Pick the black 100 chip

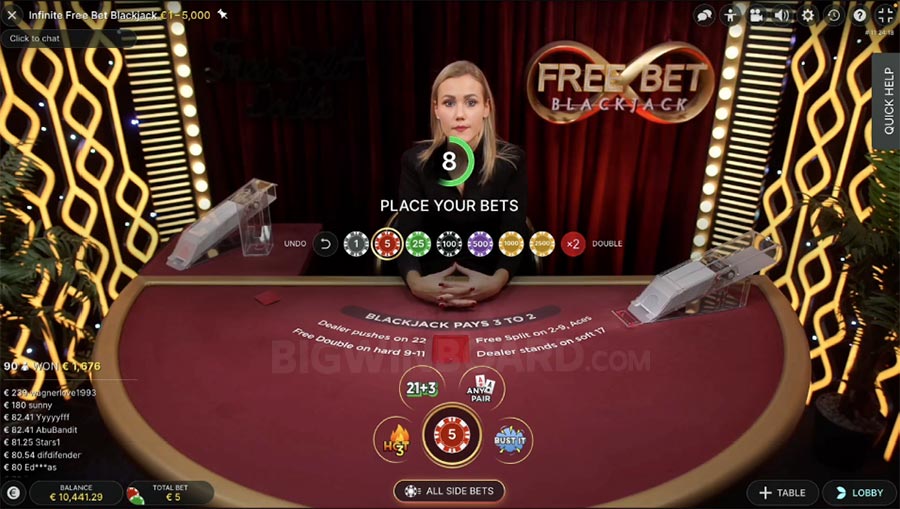tap(449, 243)
